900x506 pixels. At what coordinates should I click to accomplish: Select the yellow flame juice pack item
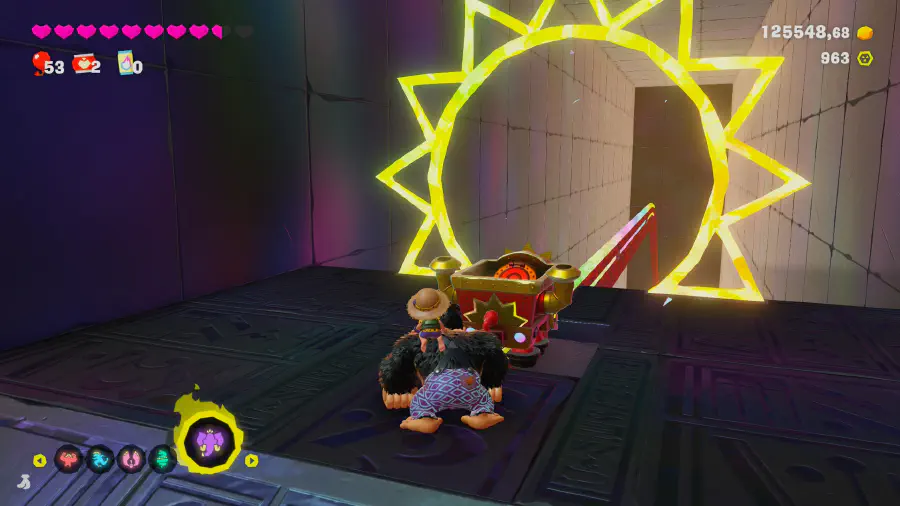point(126,64)
